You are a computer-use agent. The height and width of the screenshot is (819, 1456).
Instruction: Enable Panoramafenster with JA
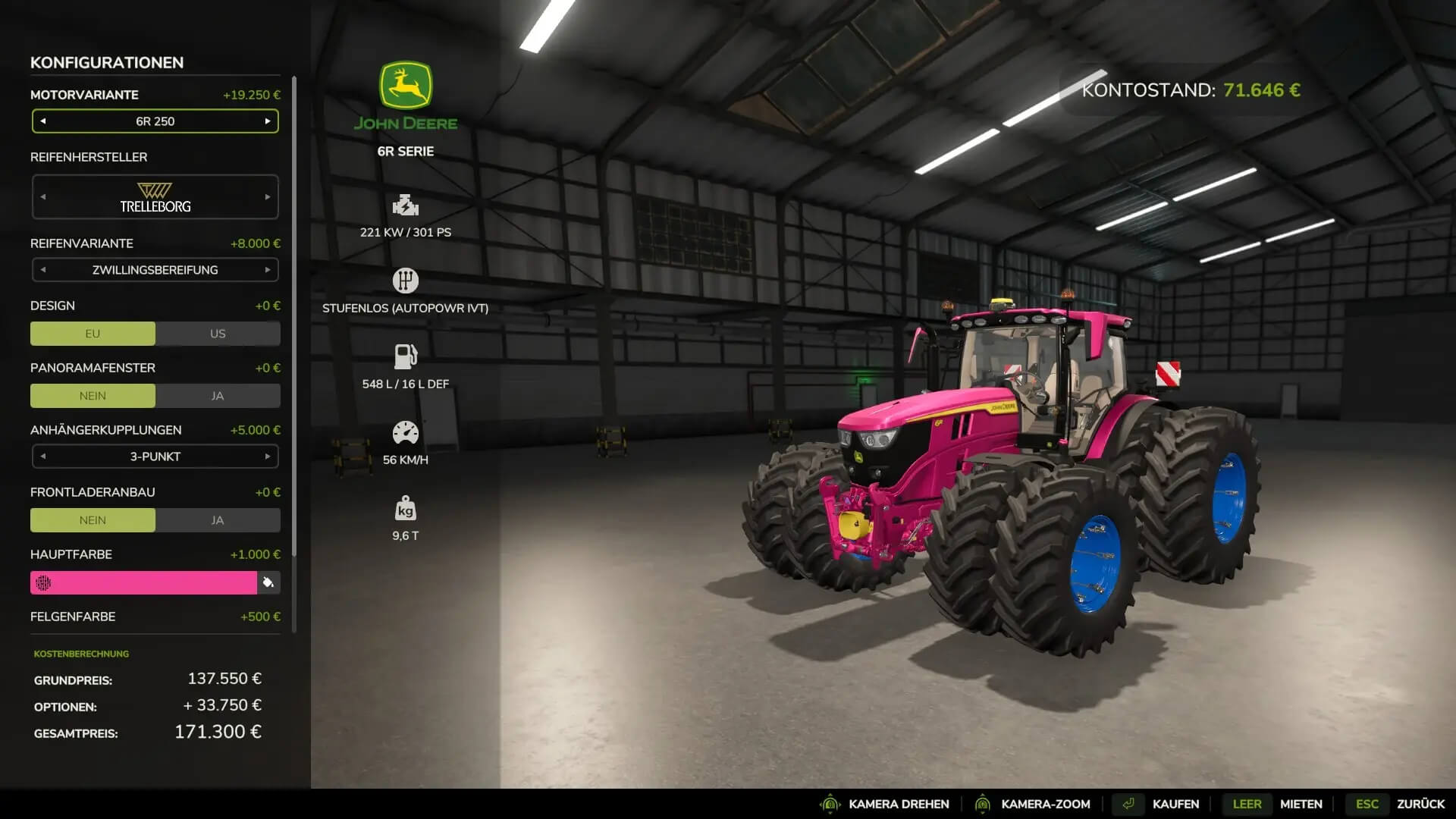coord(218,396)
